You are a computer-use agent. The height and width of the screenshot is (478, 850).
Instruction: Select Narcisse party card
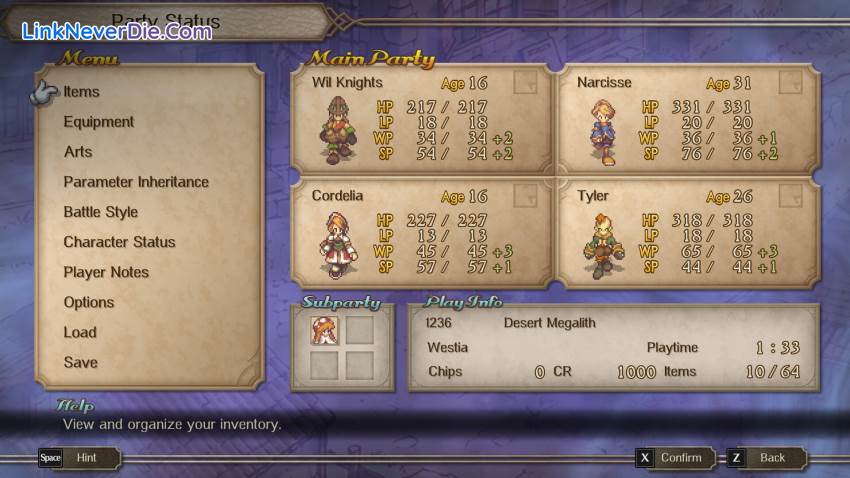686,118
